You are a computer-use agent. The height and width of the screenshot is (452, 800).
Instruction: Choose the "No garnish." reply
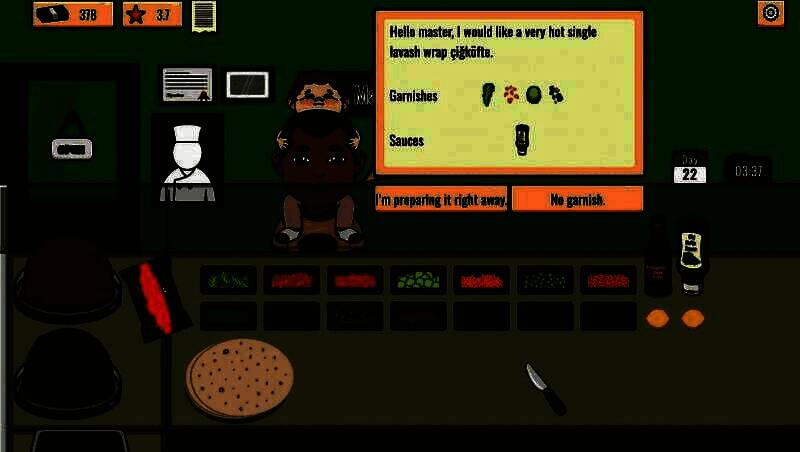click(577, 199)
